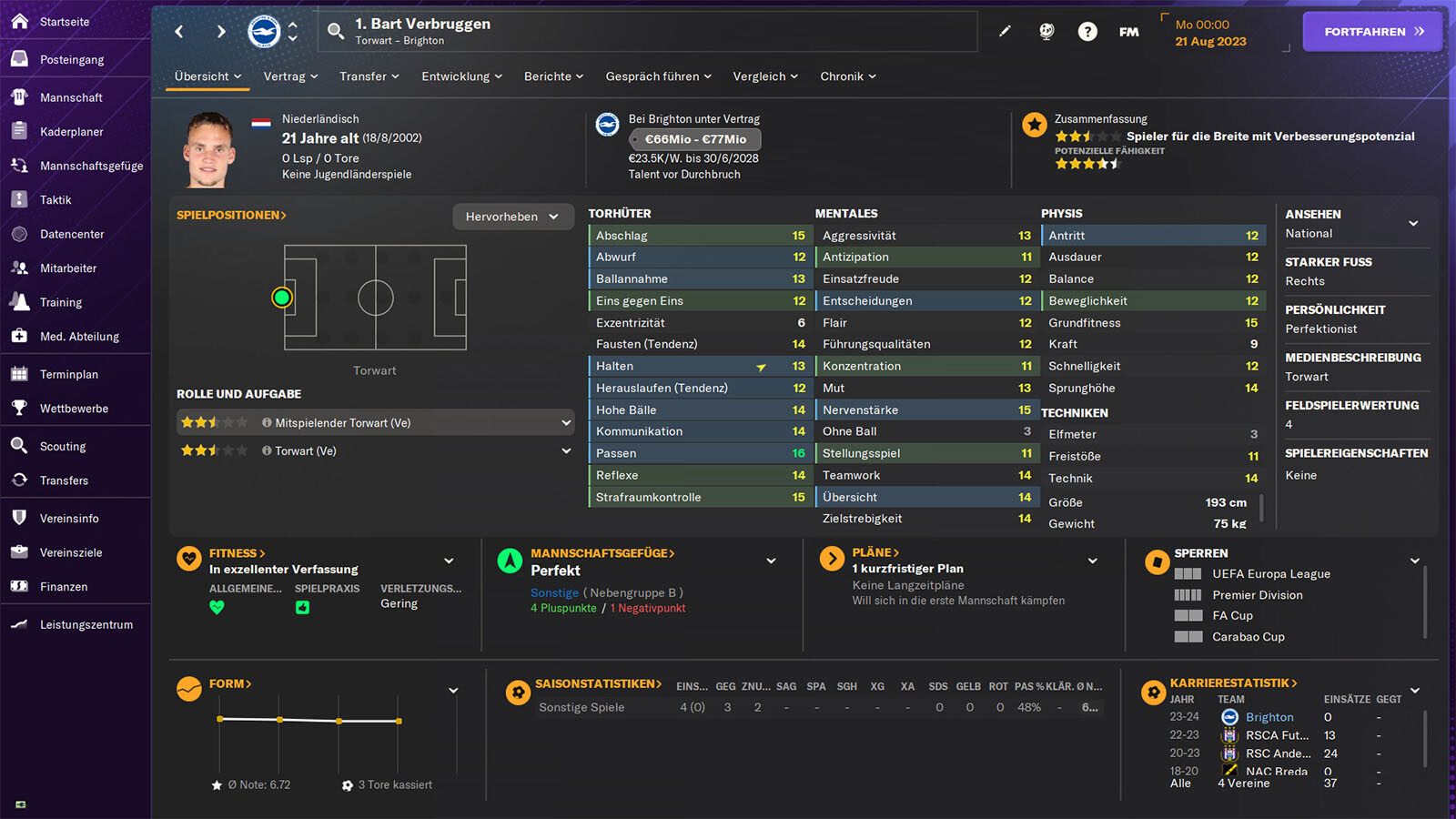The height and width of the screenshot is (819, 1456).
Task: Select the Scouting sidebar icon
Action: pos(18,446)
